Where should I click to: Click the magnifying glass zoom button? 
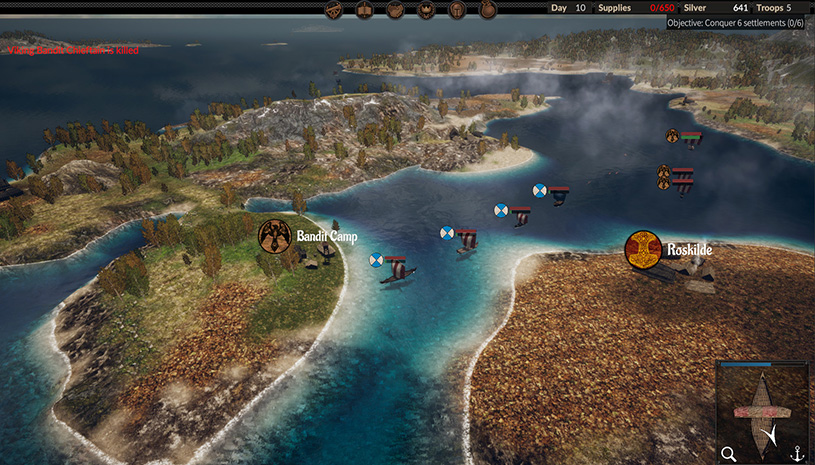[x=729, y=453]
